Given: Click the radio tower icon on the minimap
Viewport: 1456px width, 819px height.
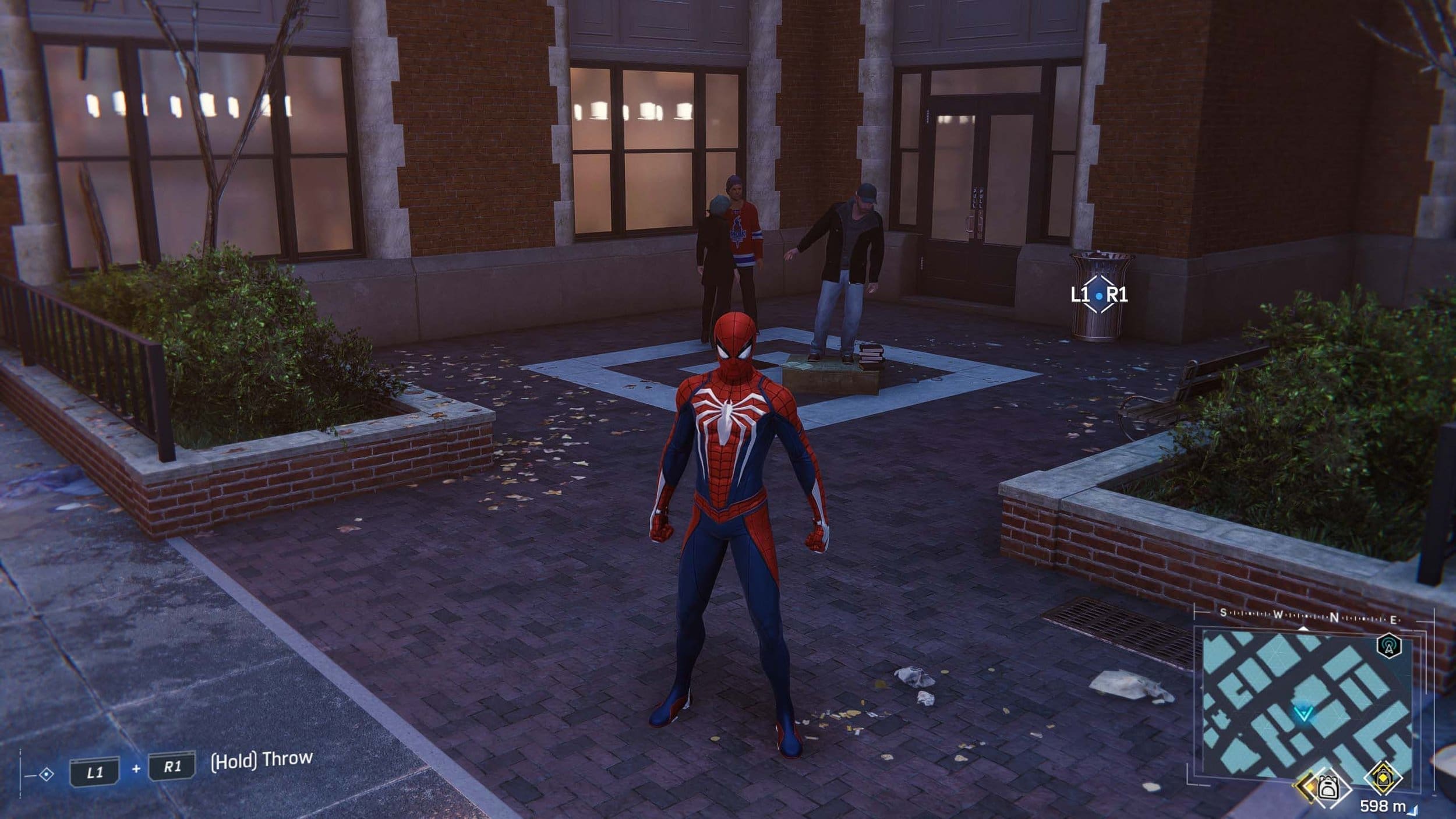Looking at the screenshot, I should coord(1390,645).
